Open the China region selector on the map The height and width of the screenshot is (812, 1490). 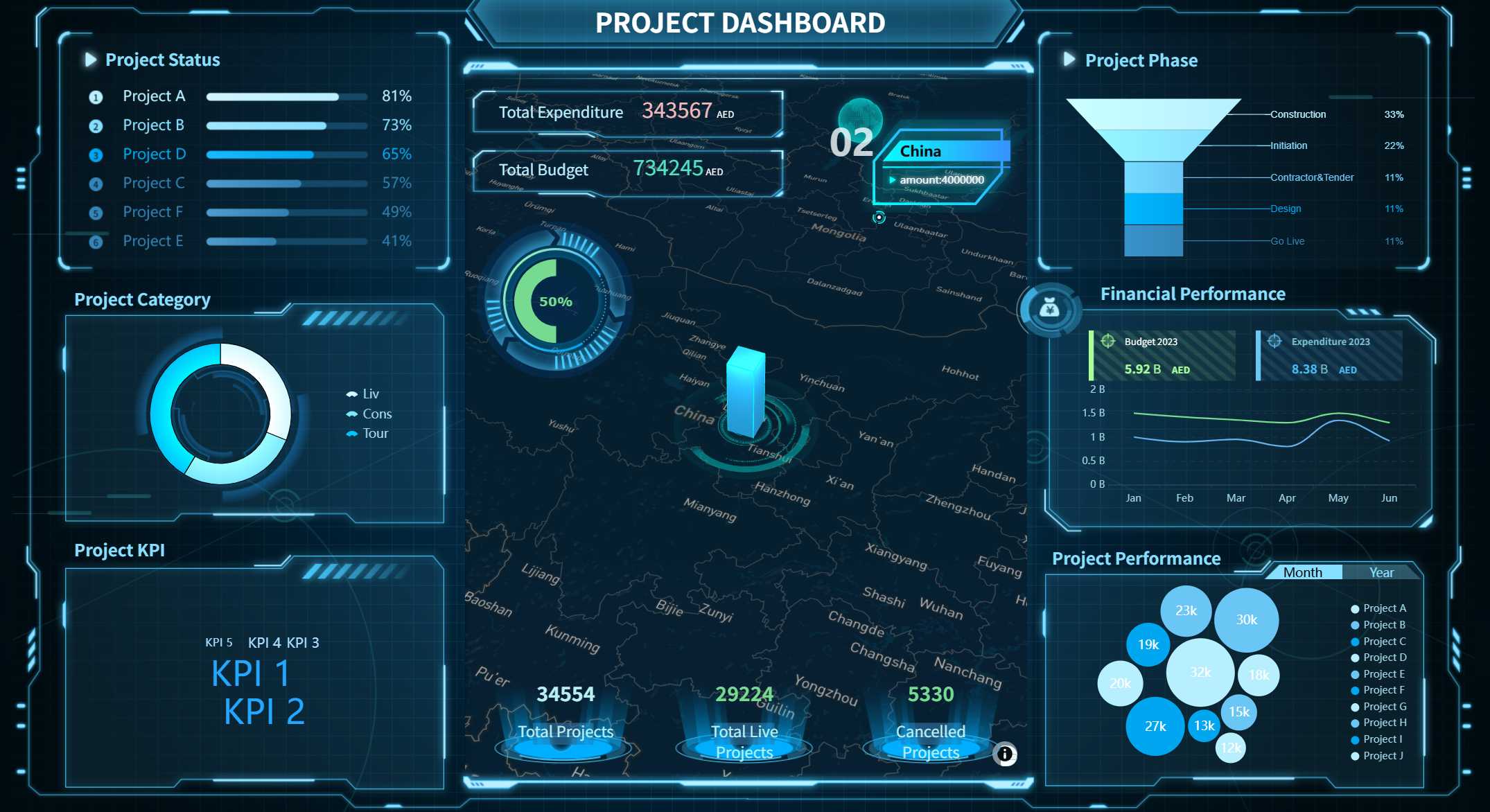click(920, 150)
